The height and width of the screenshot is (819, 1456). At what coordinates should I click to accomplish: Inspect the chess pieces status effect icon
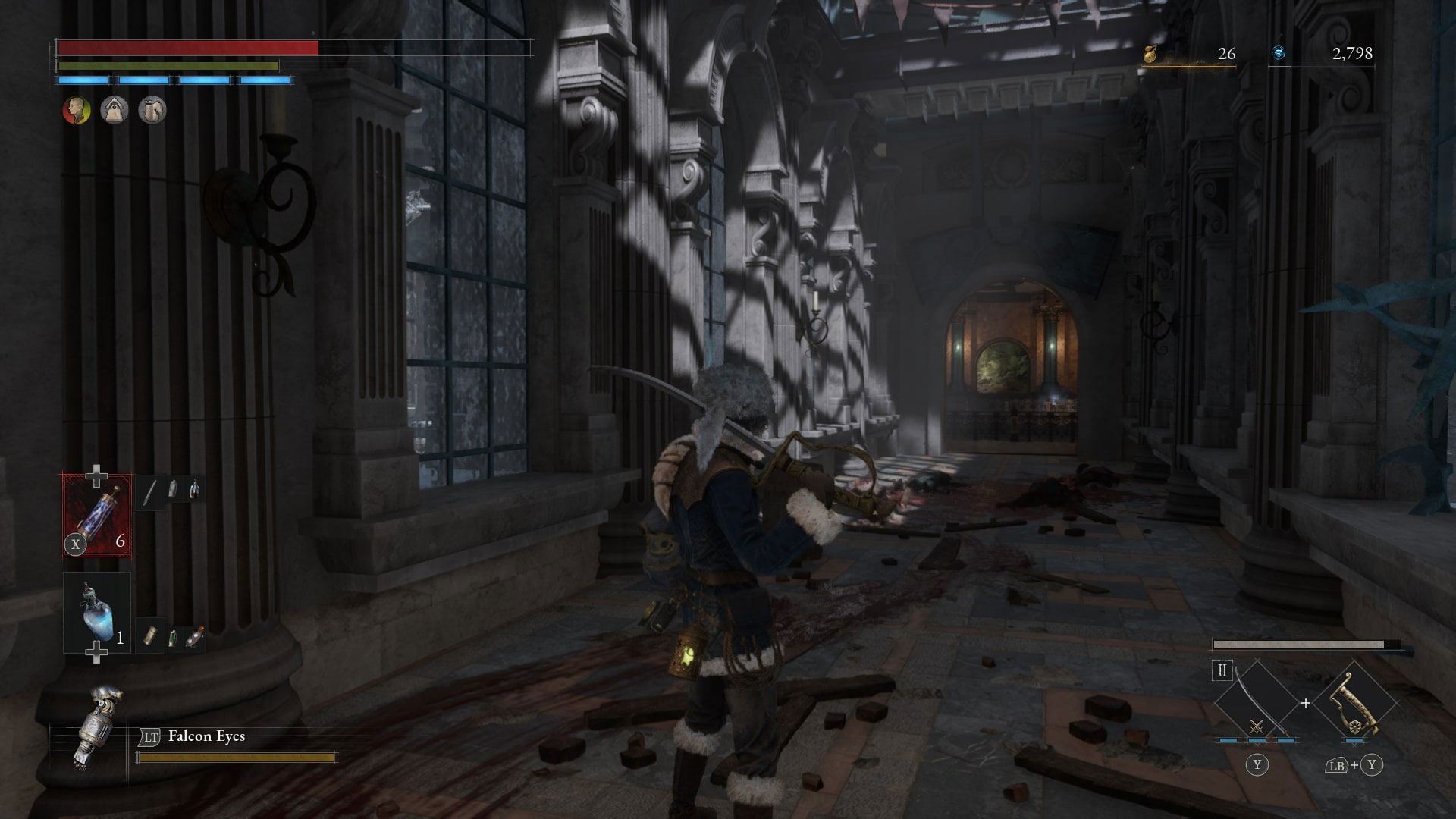[x=152, y=111]
